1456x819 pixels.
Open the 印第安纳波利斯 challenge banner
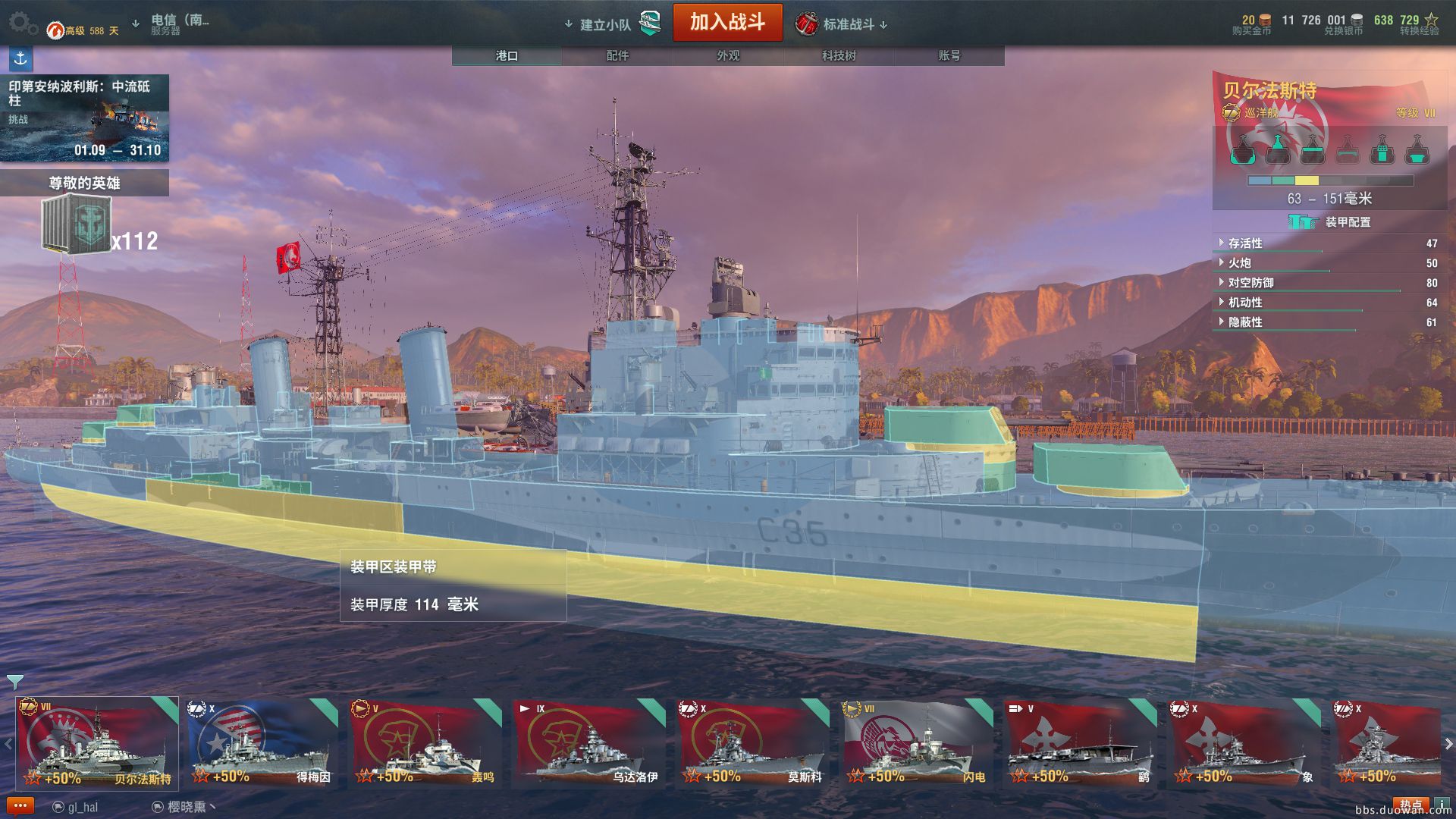click(x=84, y=118)
